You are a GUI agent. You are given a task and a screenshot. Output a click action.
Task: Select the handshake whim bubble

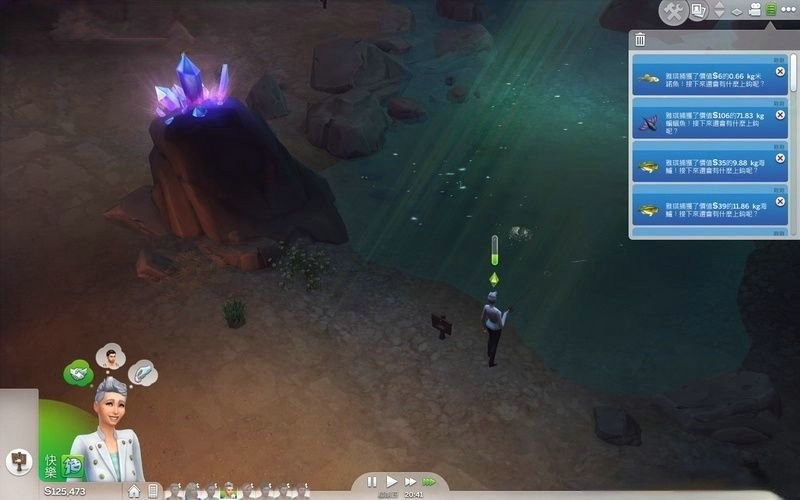coord(77,374)
